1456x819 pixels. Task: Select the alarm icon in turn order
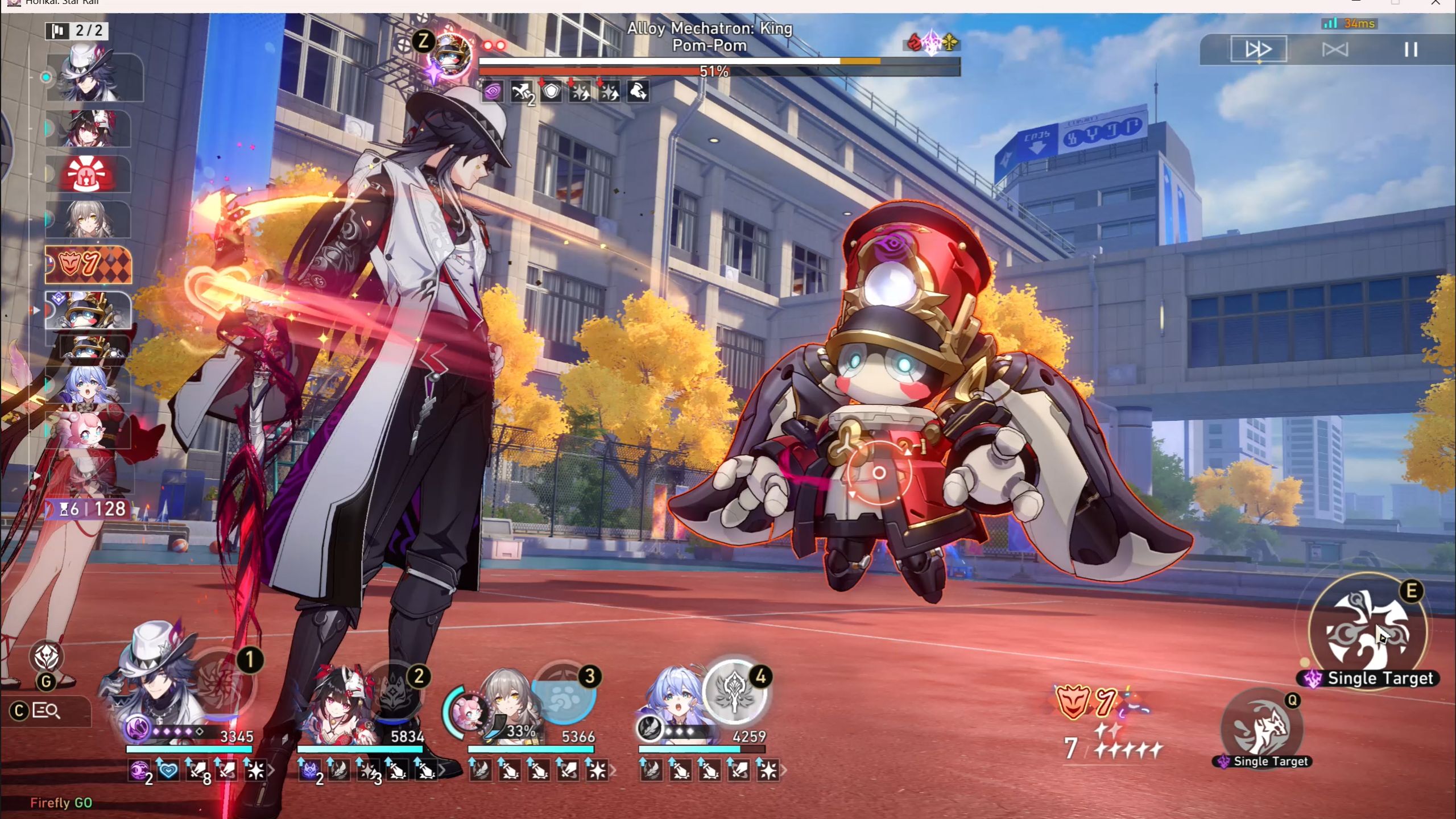pos(89,174)
